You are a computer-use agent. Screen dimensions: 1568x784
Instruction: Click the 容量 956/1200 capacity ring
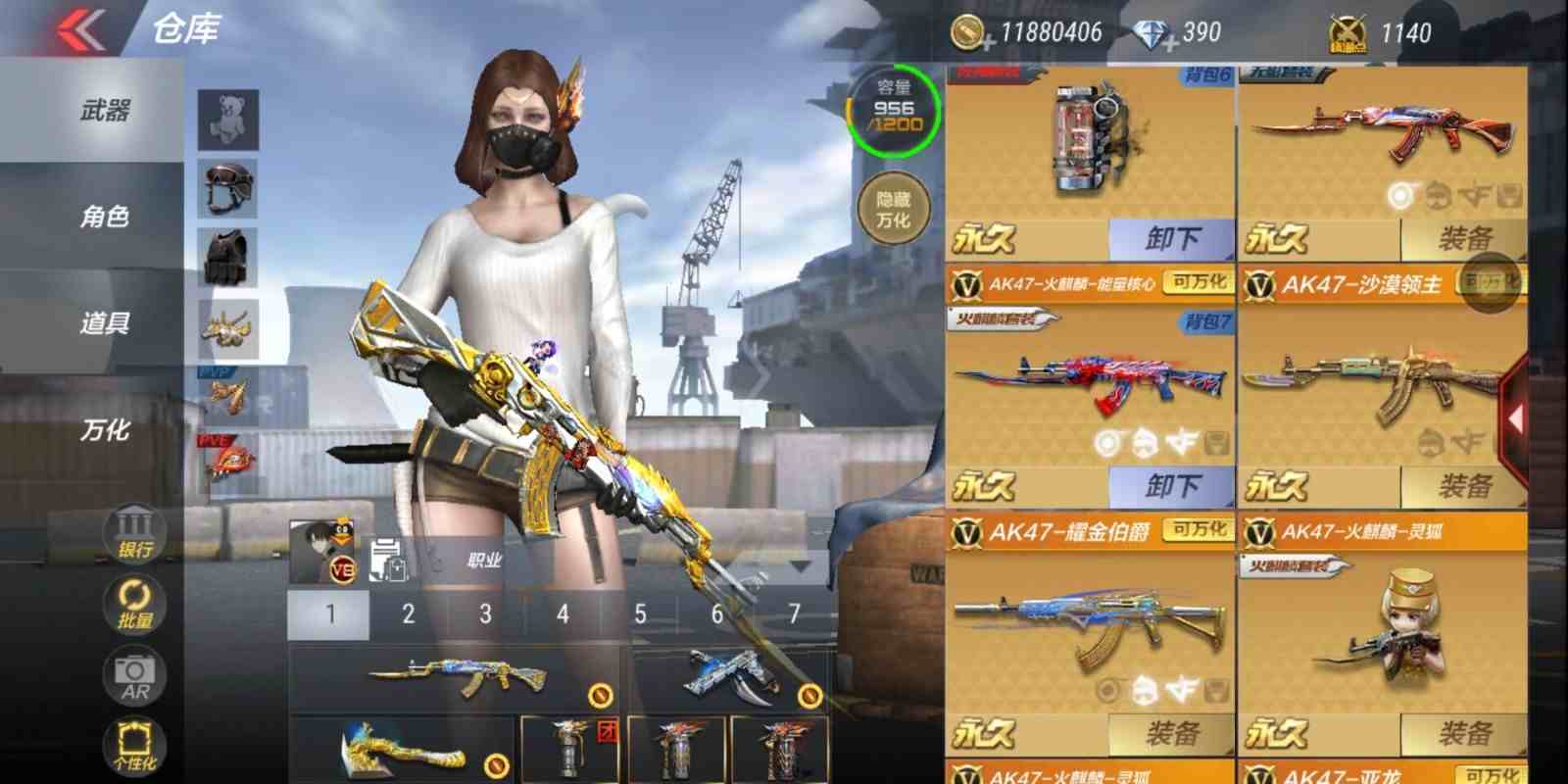pos(893,111)
